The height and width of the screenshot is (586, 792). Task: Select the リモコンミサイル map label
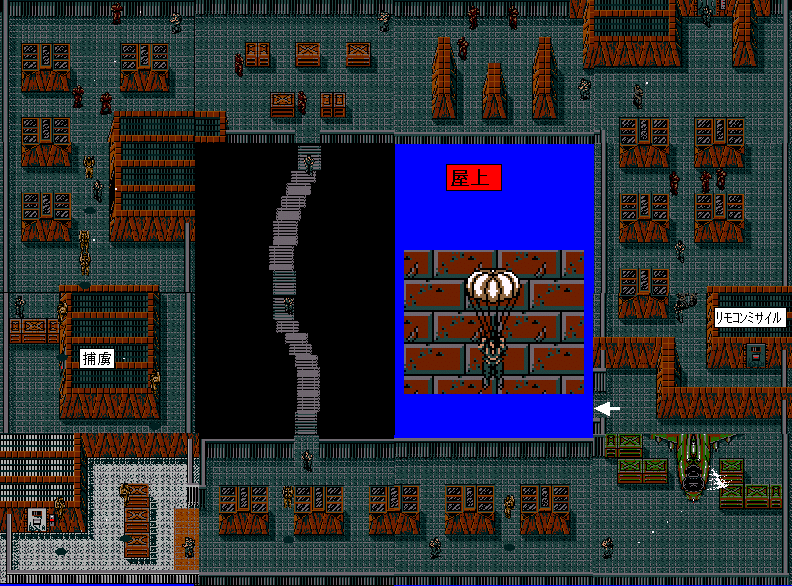pos(749,318)
